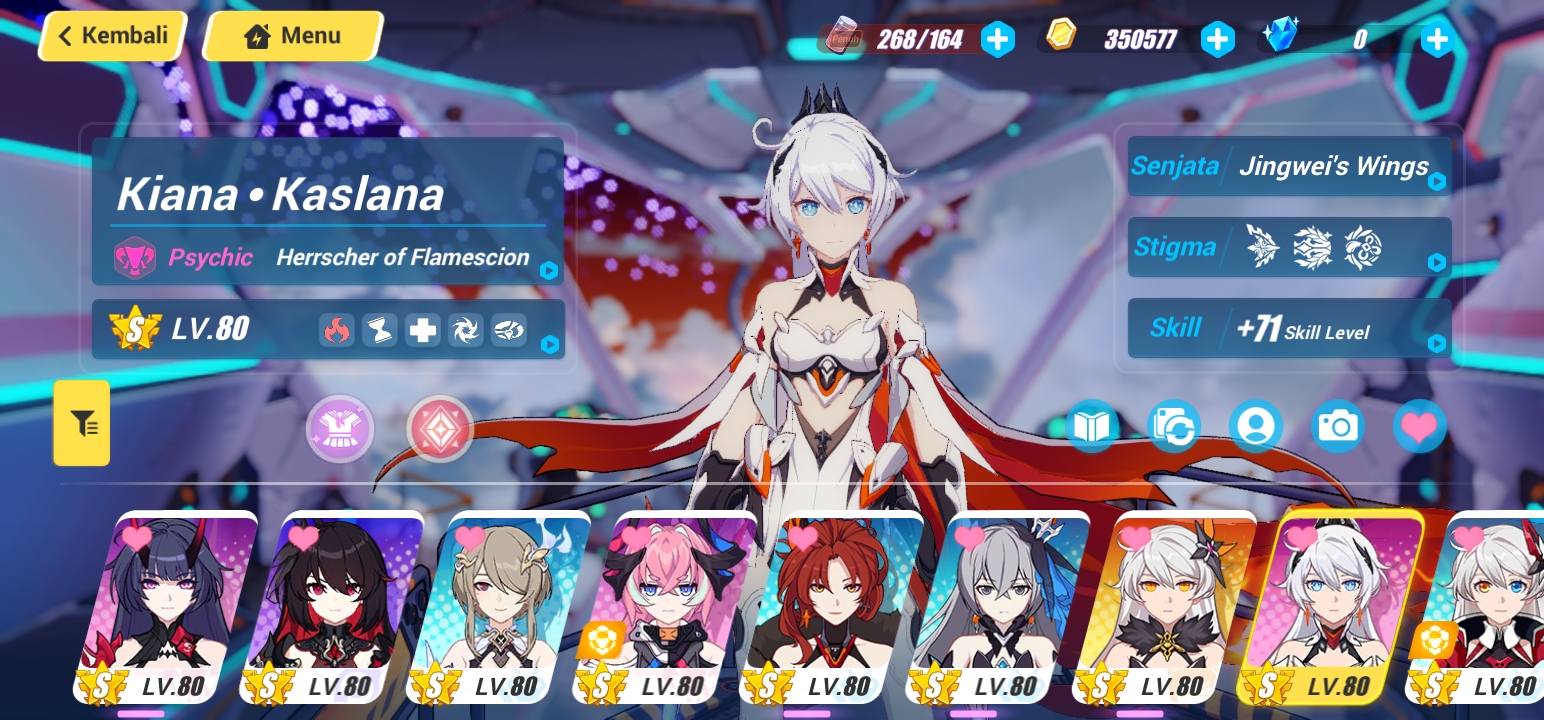This screenshot has height=720, width=1544.
Task: Open the outfit customization icon
Action: [x=340, y=428]
